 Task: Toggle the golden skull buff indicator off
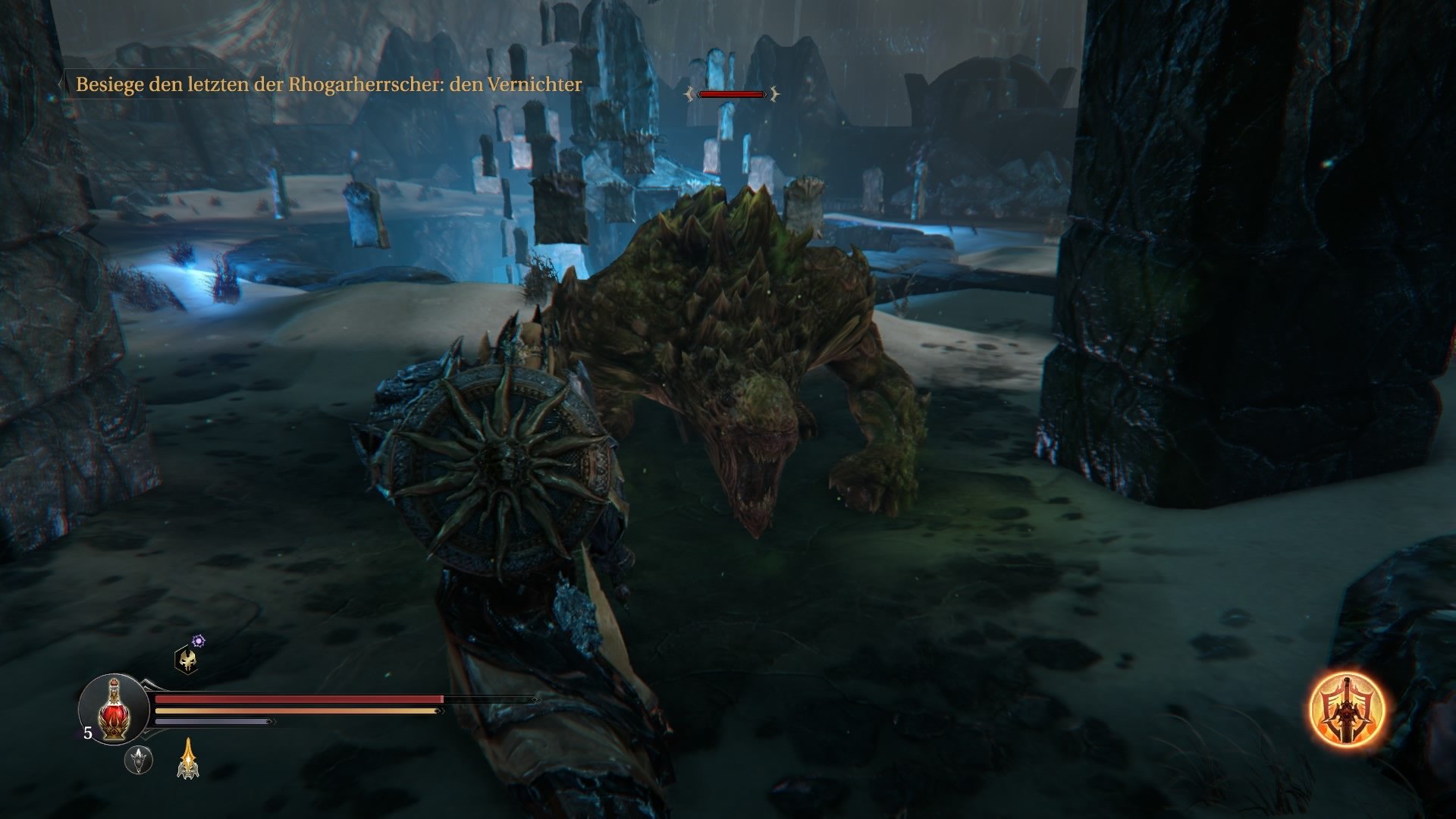coord(188,660)
